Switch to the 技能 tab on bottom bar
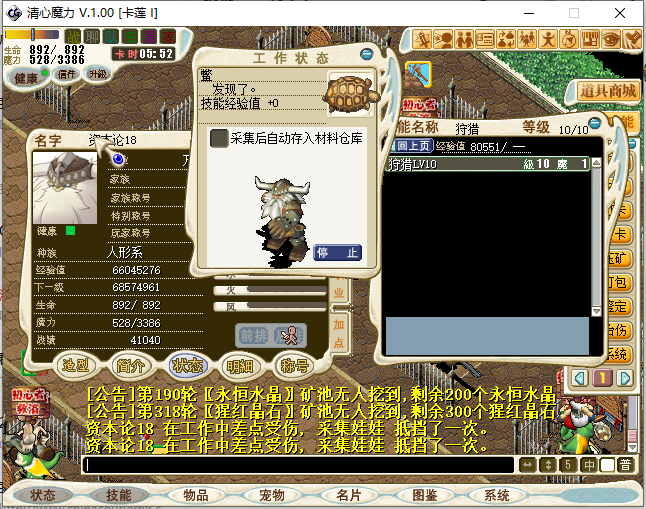Viewport: 646px width, 509px height. pyautogui.click(x=119, y=495)
